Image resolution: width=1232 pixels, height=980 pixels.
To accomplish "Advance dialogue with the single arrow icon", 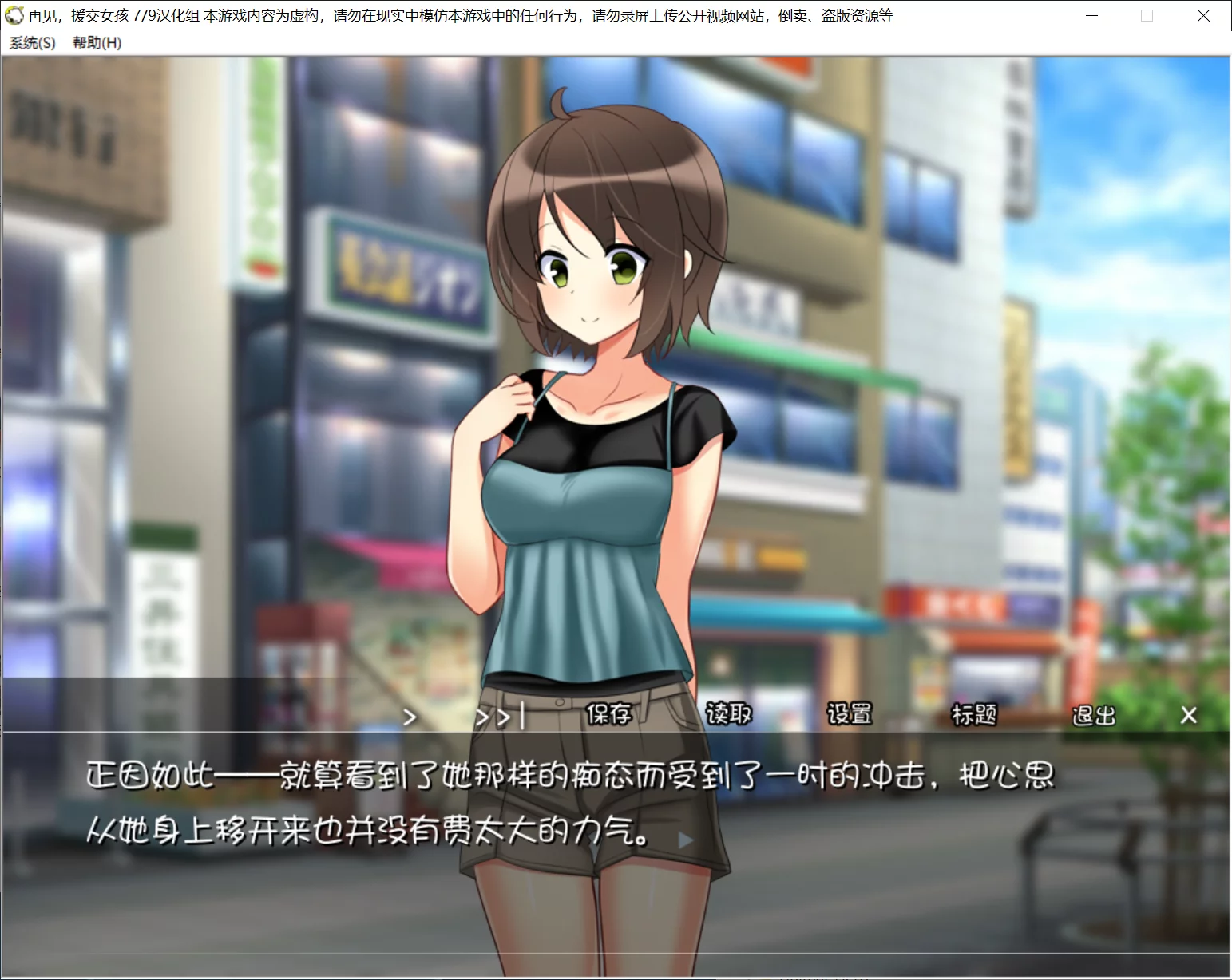I will [x=410, y=717].
